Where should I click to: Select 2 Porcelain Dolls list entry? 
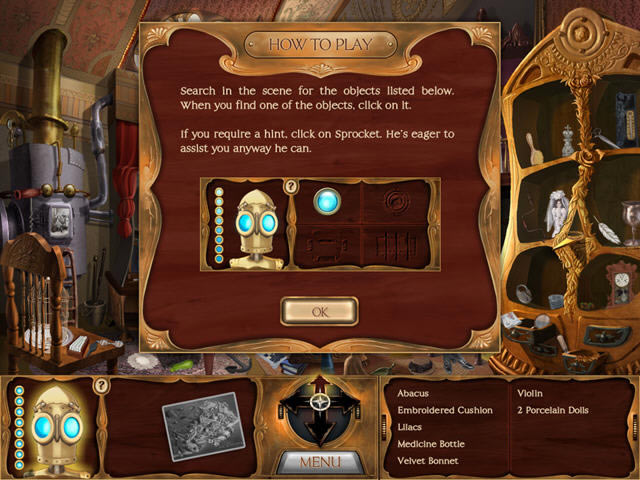click(554, 410)
